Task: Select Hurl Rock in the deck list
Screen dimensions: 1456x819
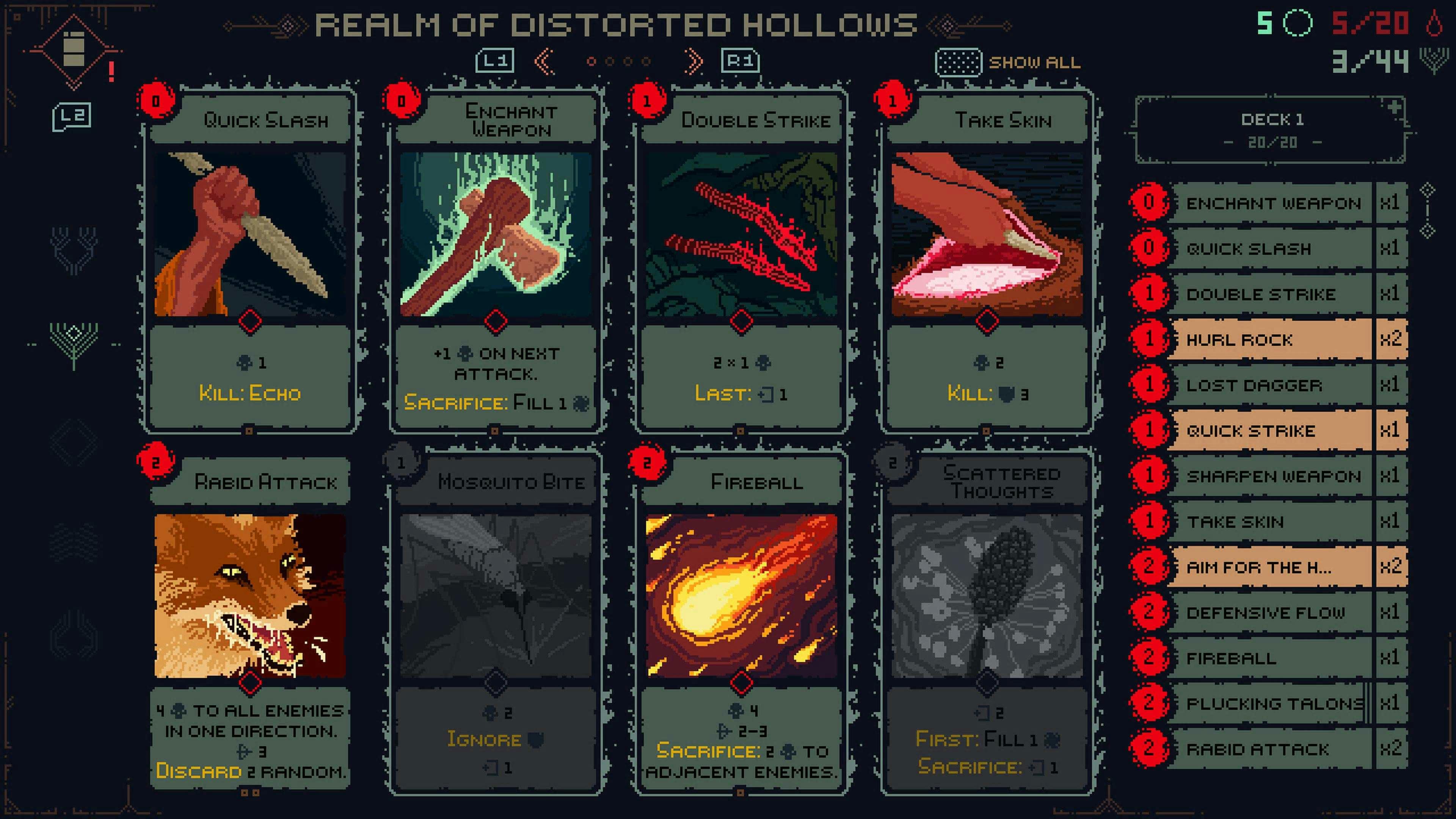Action: pyautogui.click(x=1269, y=340)
